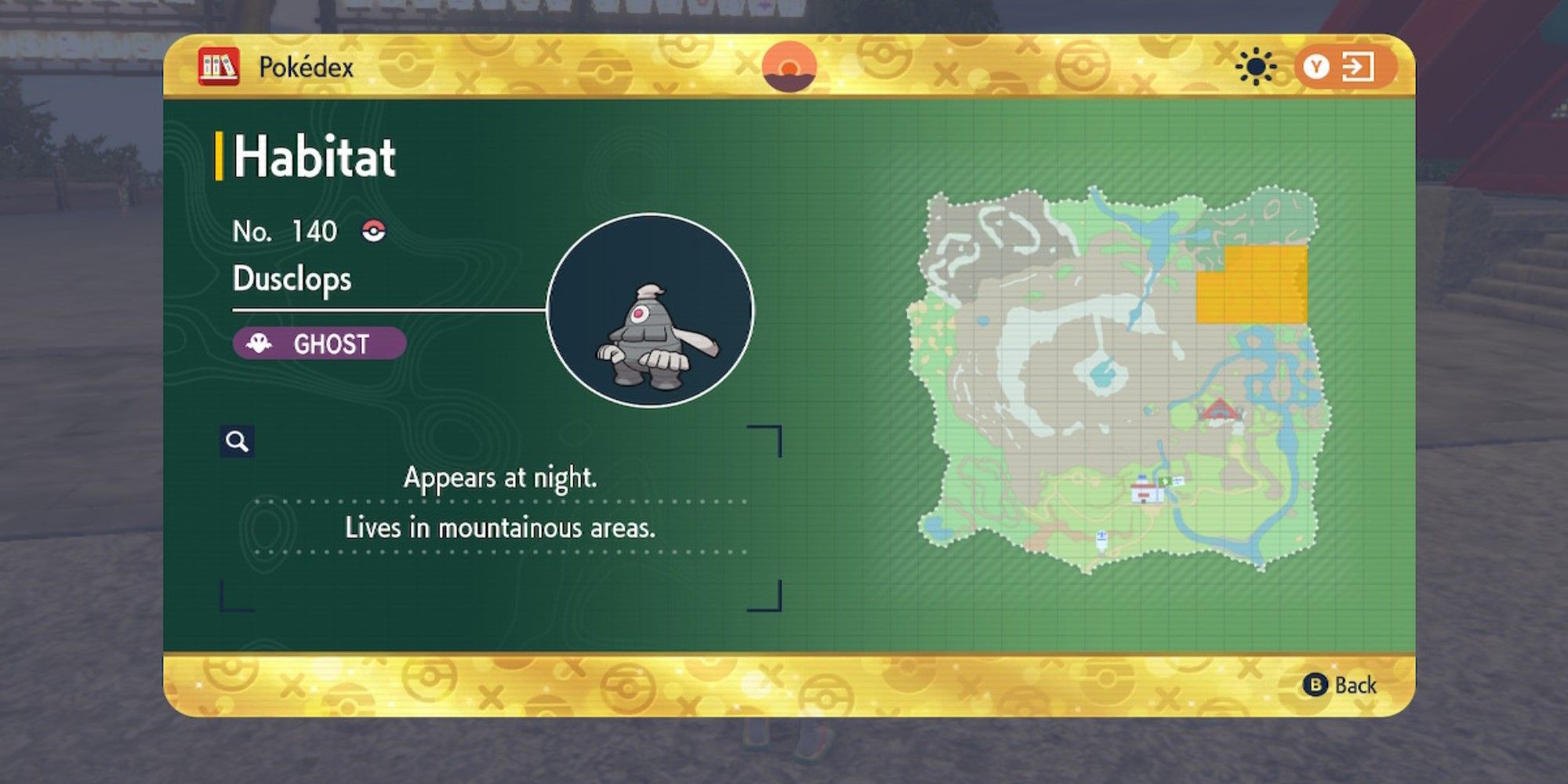Click the green flag marker near the academy
Viewport: 1568px width, 784px height.
point(1165,481)
